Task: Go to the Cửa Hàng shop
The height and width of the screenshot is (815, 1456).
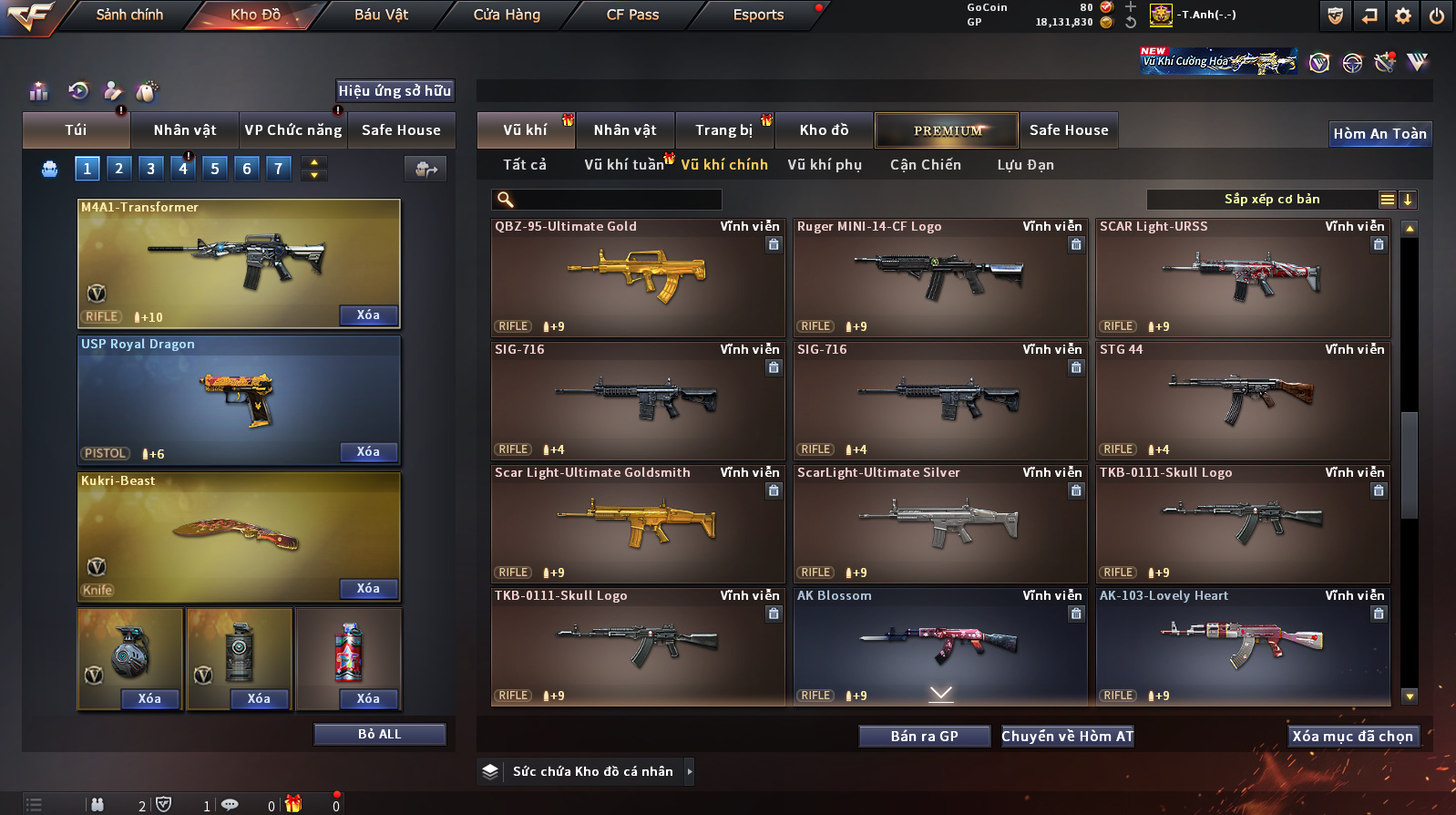Action: [507, 15]
